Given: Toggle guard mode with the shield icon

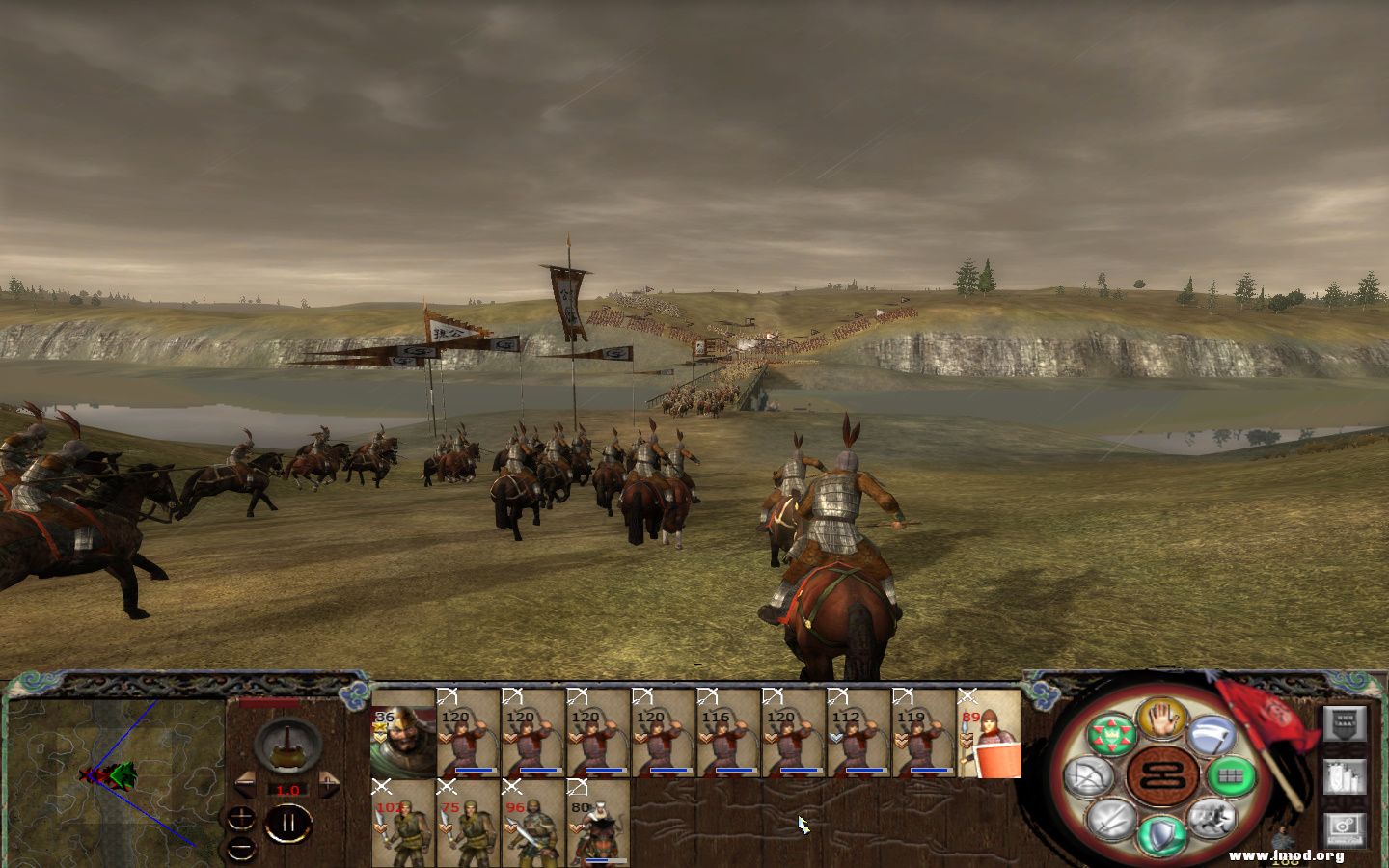Looking at the screenshot, I should pos(1159,833).
